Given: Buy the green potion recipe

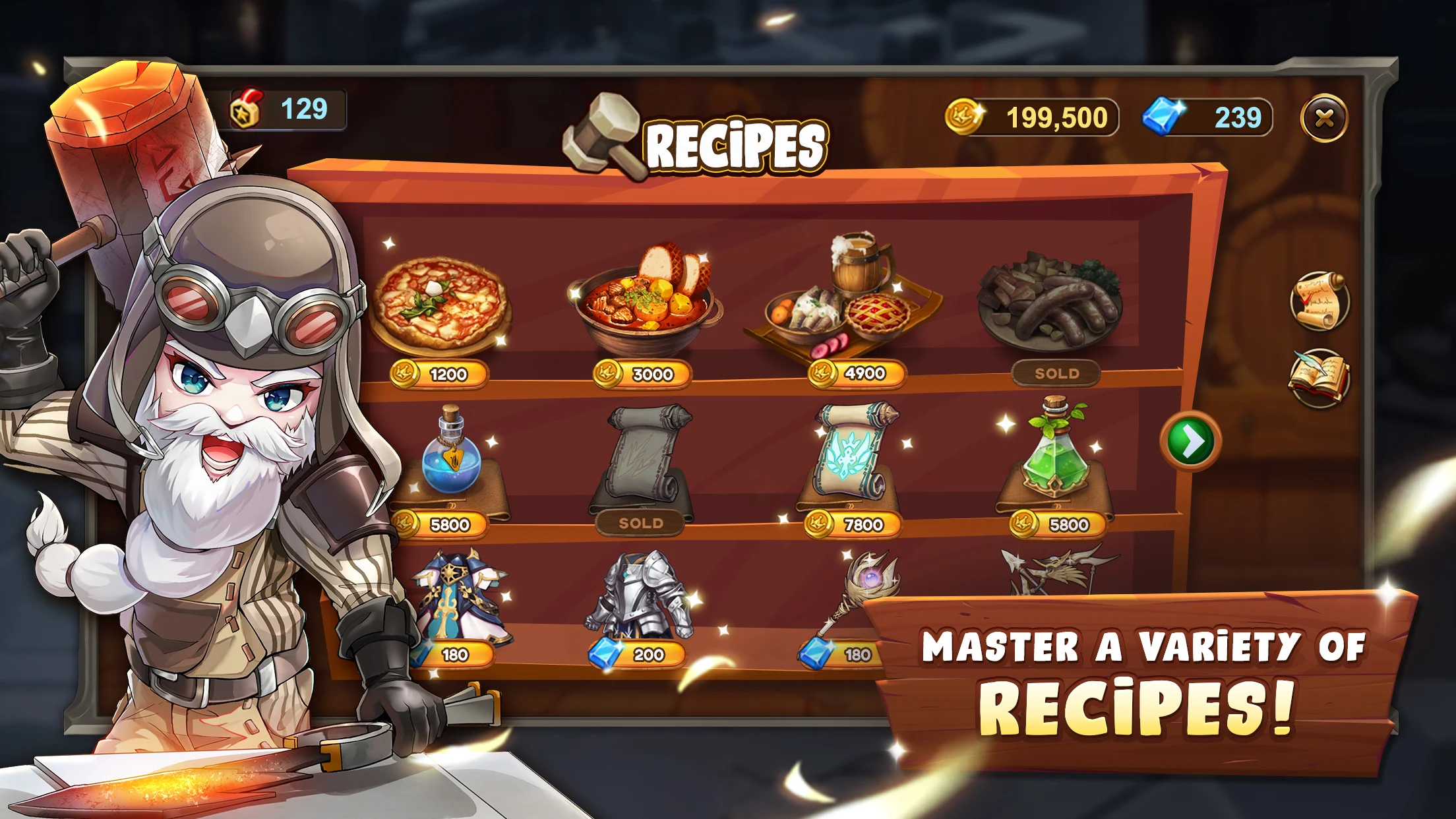Looking at the screenshot, I should pyautogui.click(x=1058, y=524).
